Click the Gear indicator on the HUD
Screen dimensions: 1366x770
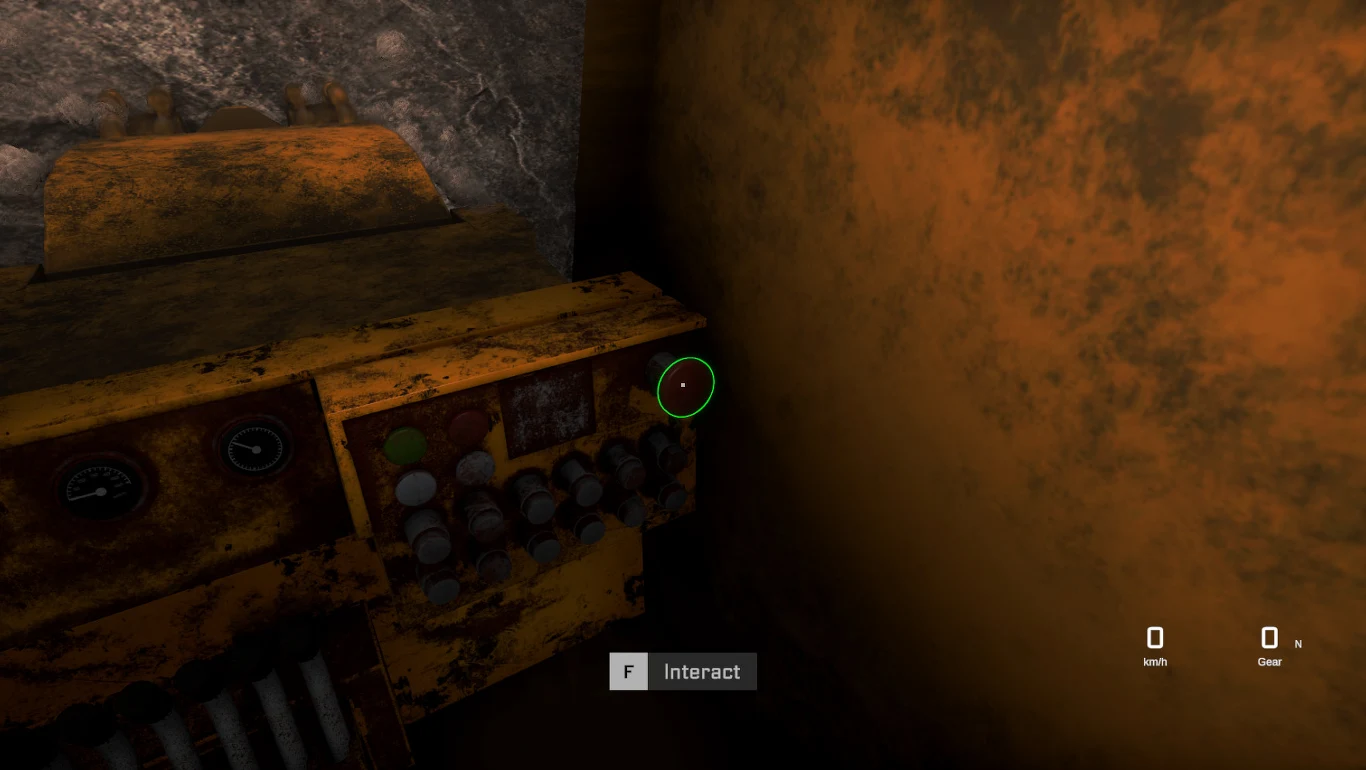1269,662
